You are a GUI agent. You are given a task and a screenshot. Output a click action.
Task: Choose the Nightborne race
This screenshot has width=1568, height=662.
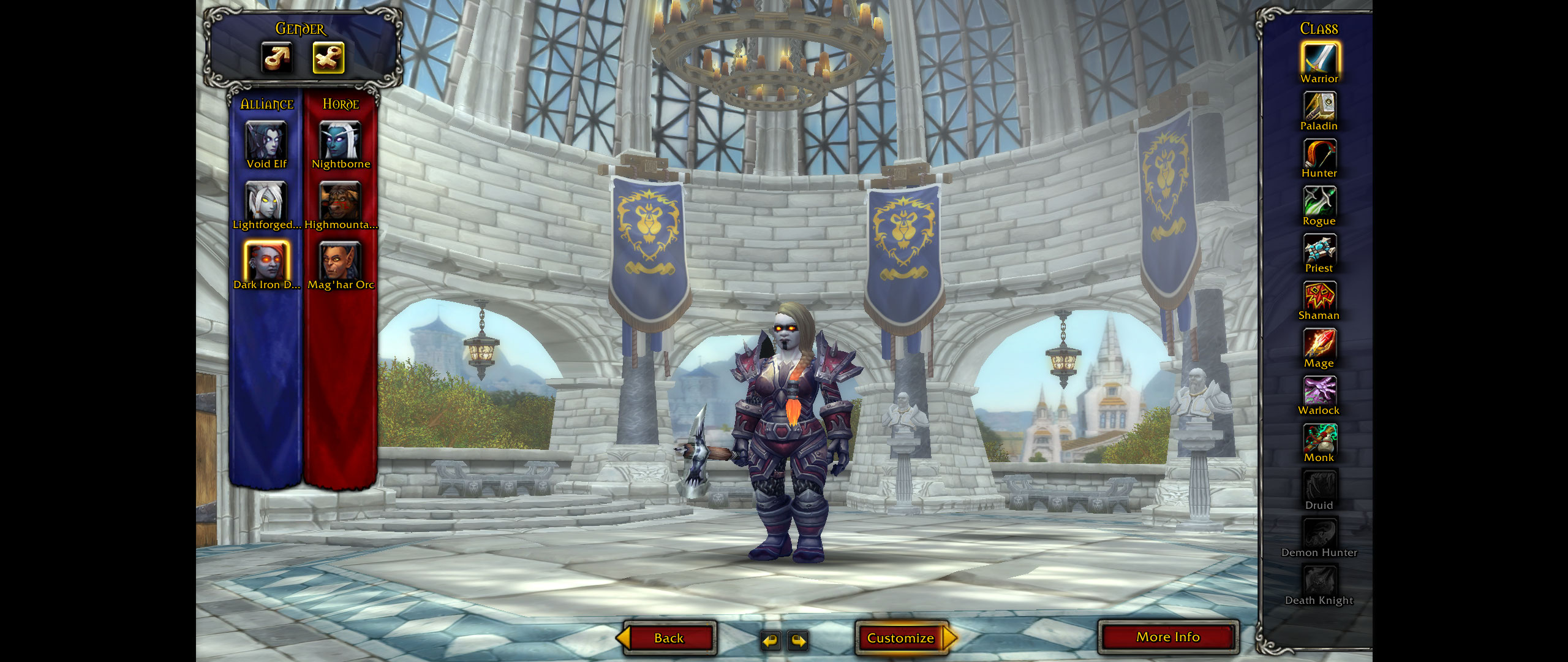pyautogui.click(x=341, y=141)
